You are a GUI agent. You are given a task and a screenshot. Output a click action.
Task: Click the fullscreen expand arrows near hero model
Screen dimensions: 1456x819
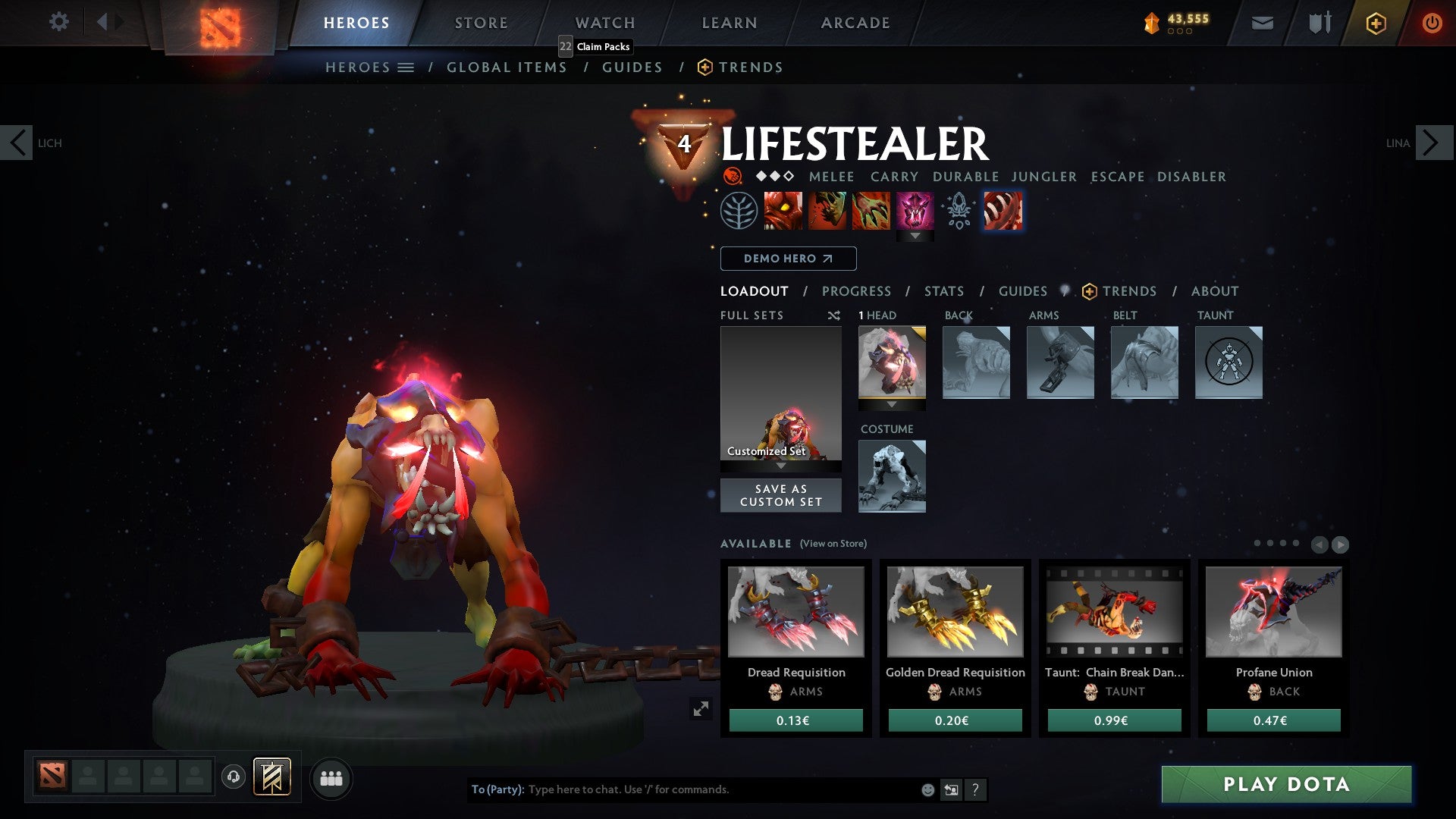(x=701, y=709)
